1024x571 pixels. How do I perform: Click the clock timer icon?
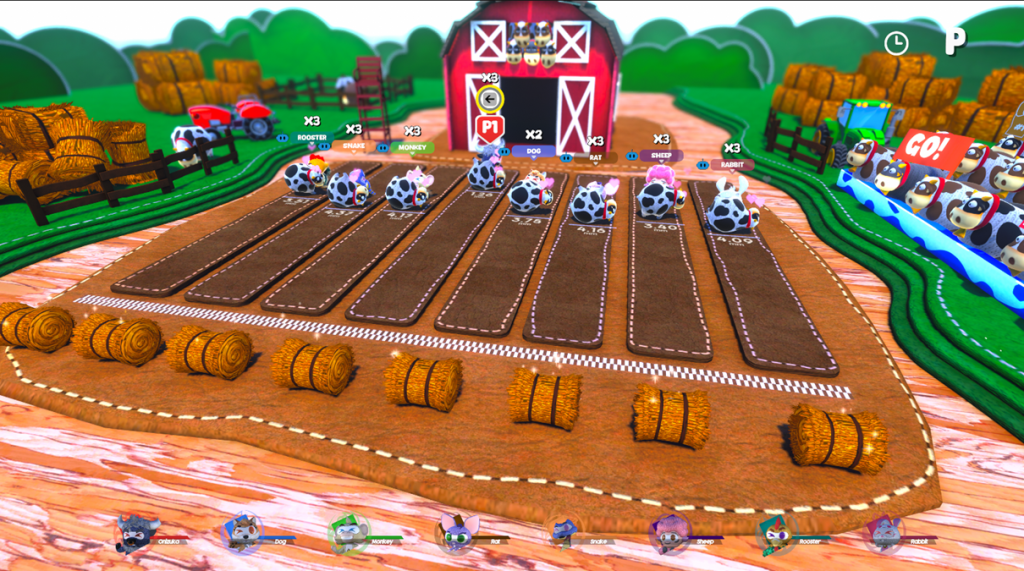(895, 42)
